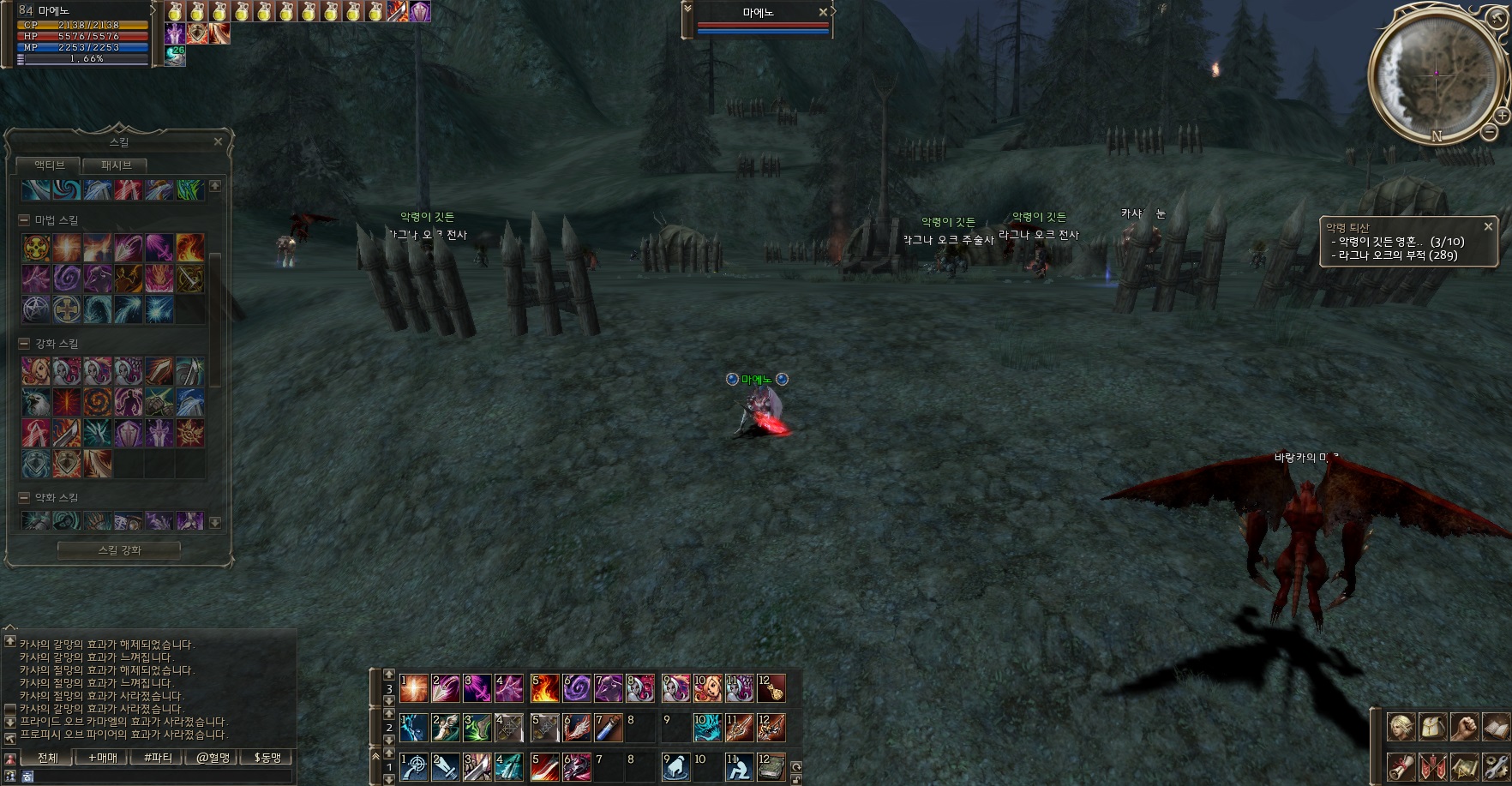Open the 파티 party chat tab
Screen dimensions: 1512x786
(158, 758)
